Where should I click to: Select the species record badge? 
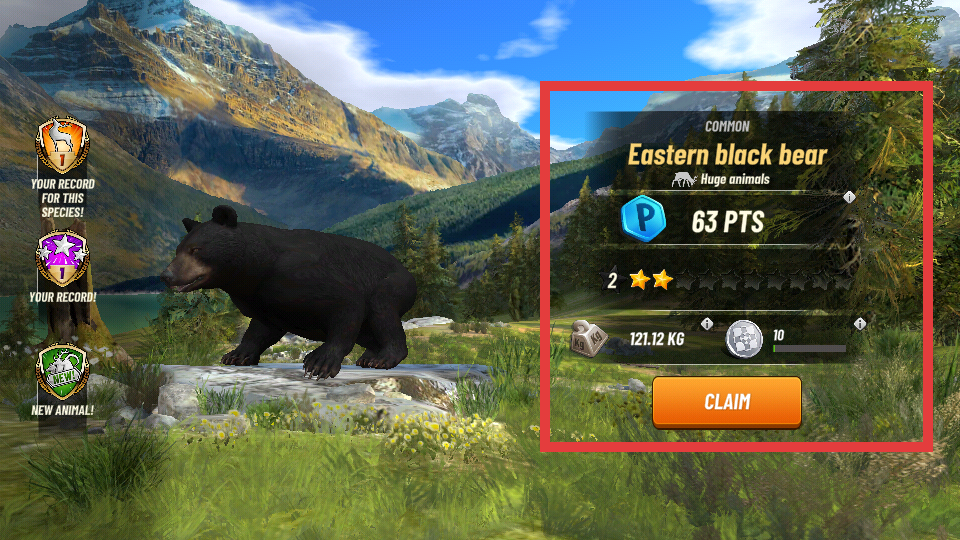click(x=62, y=147)
